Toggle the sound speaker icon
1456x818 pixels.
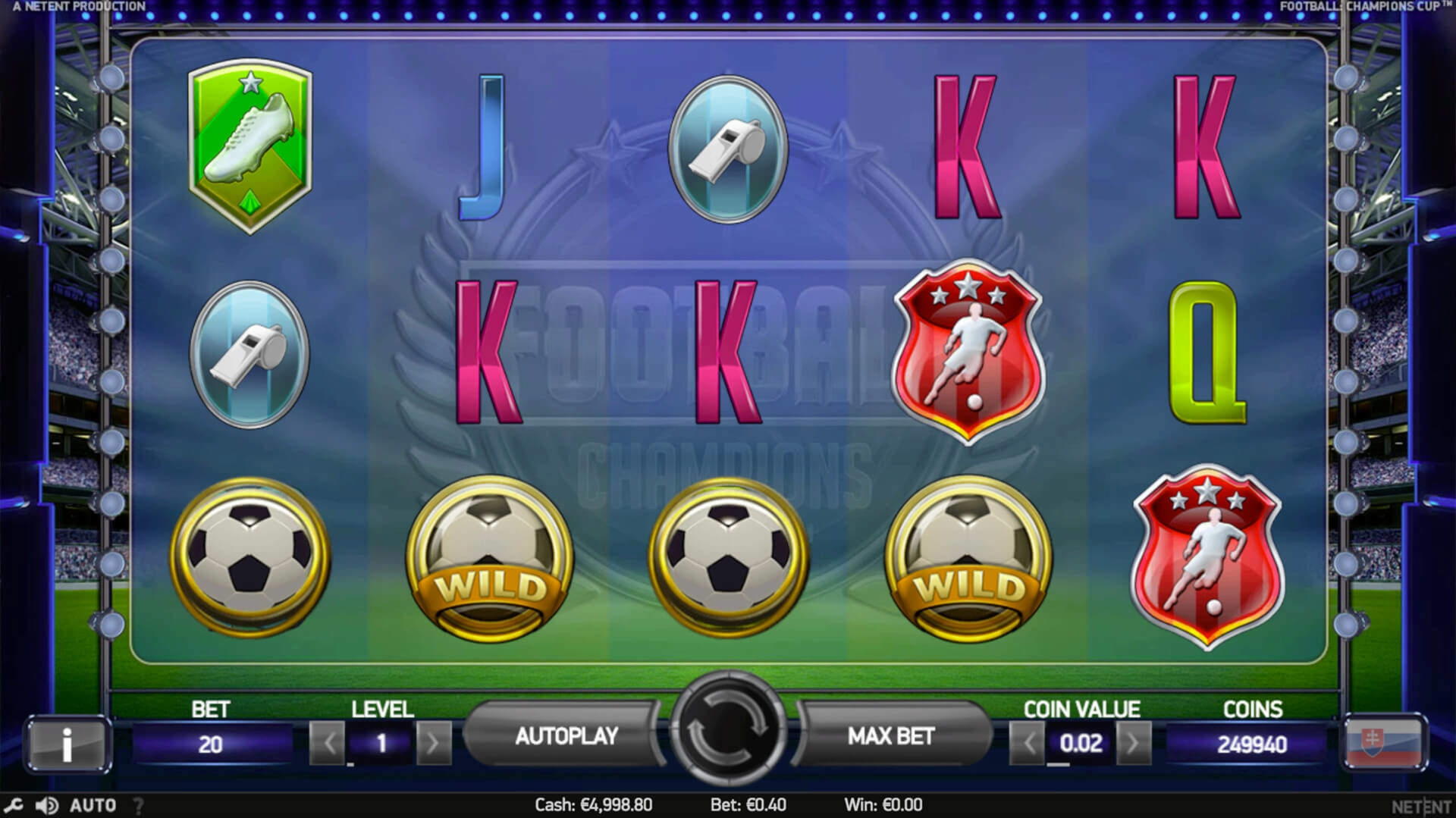point(47,805)
